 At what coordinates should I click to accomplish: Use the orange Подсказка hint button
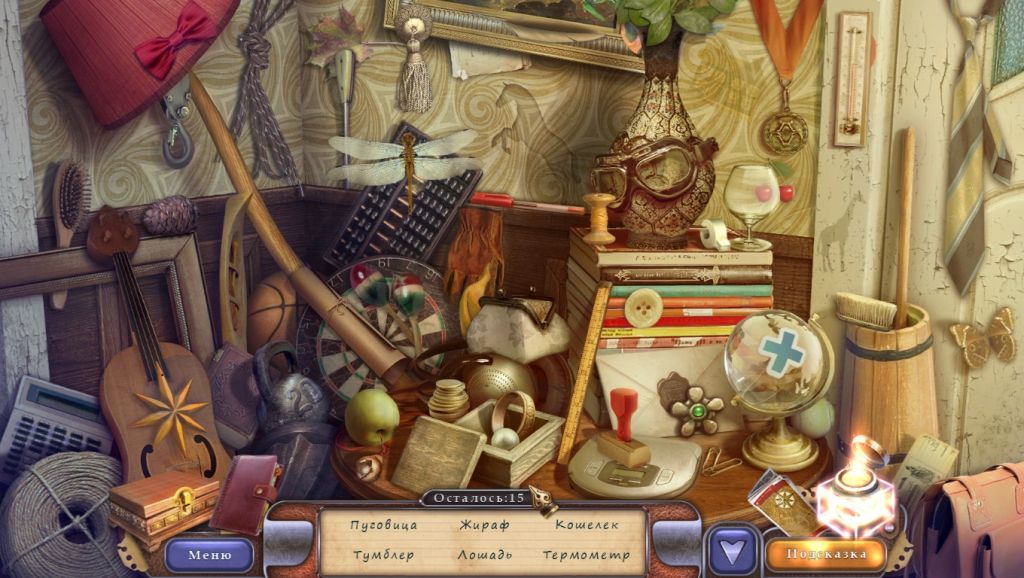tap(825, 554)
